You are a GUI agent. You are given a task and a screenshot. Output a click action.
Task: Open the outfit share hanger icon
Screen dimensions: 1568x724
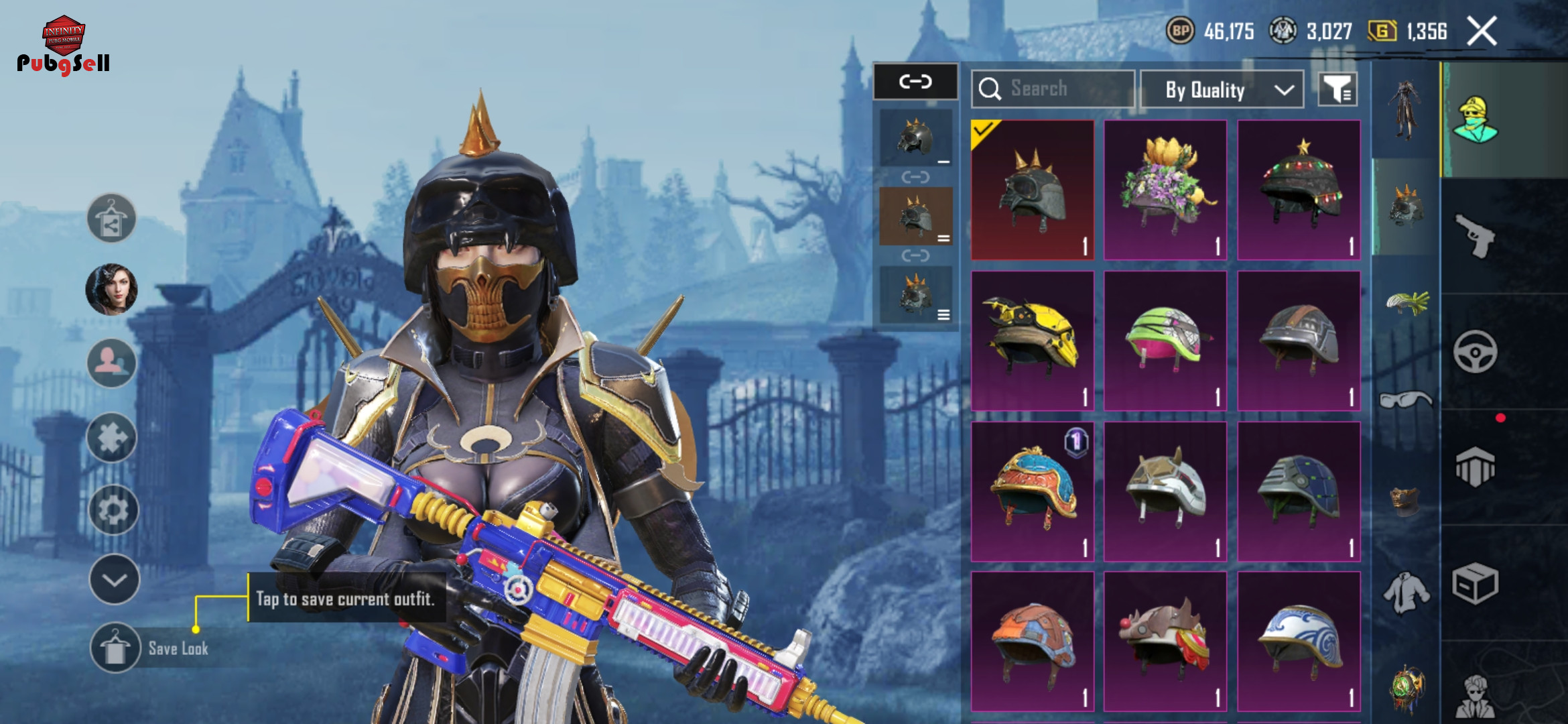pos(111,219)
